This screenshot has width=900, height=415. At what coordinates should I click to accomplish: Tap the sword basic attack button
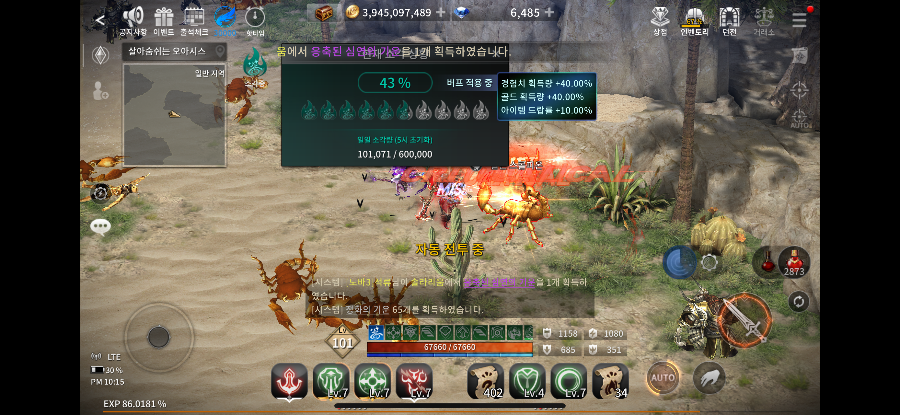742,319
